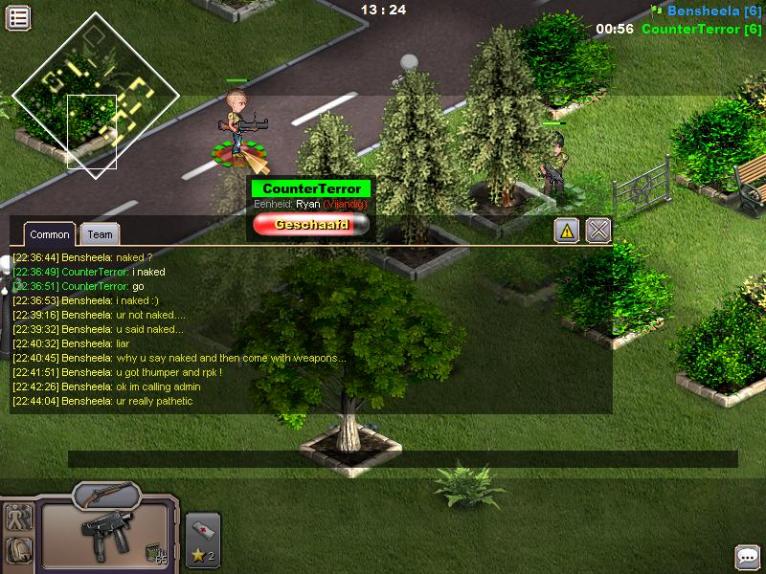Open the main menu list button

coord(18,17)
